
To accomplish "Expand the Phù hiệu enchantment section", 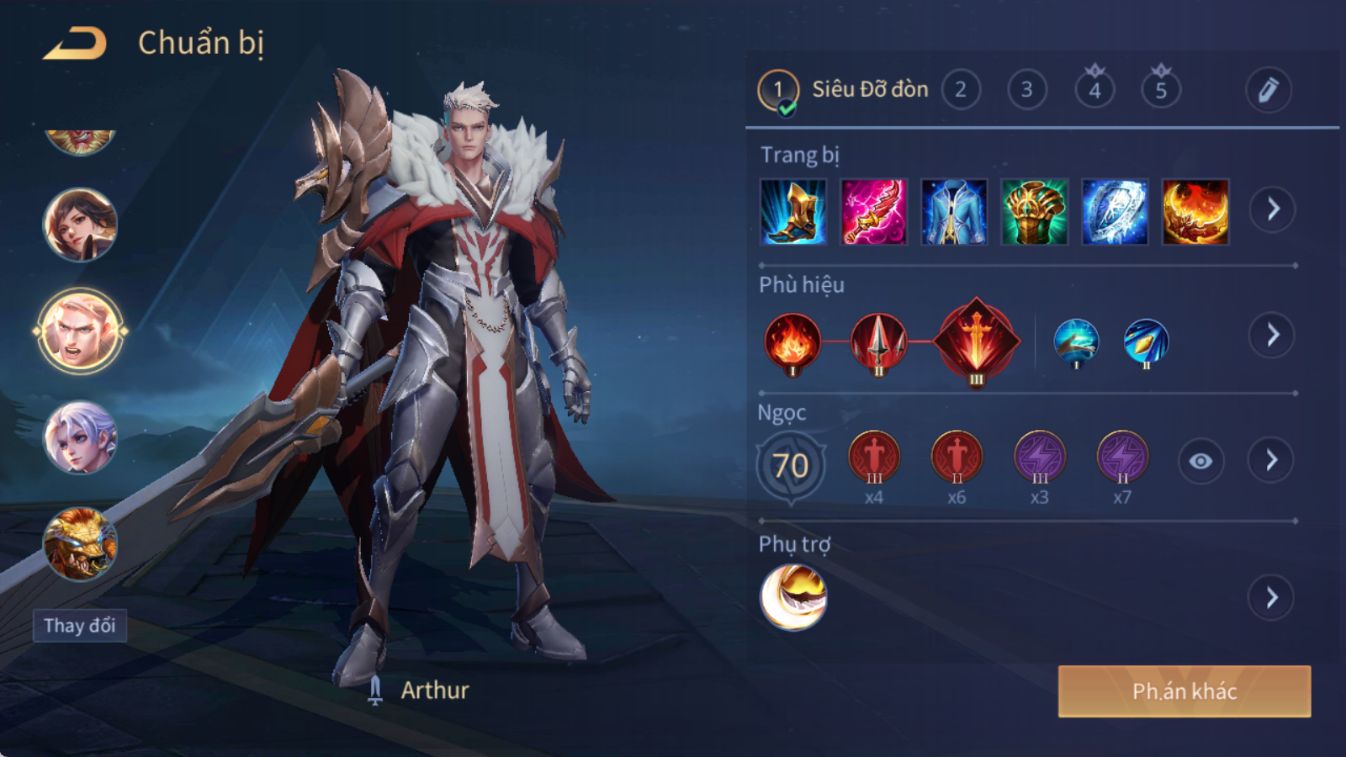I will pos(1272,335).
